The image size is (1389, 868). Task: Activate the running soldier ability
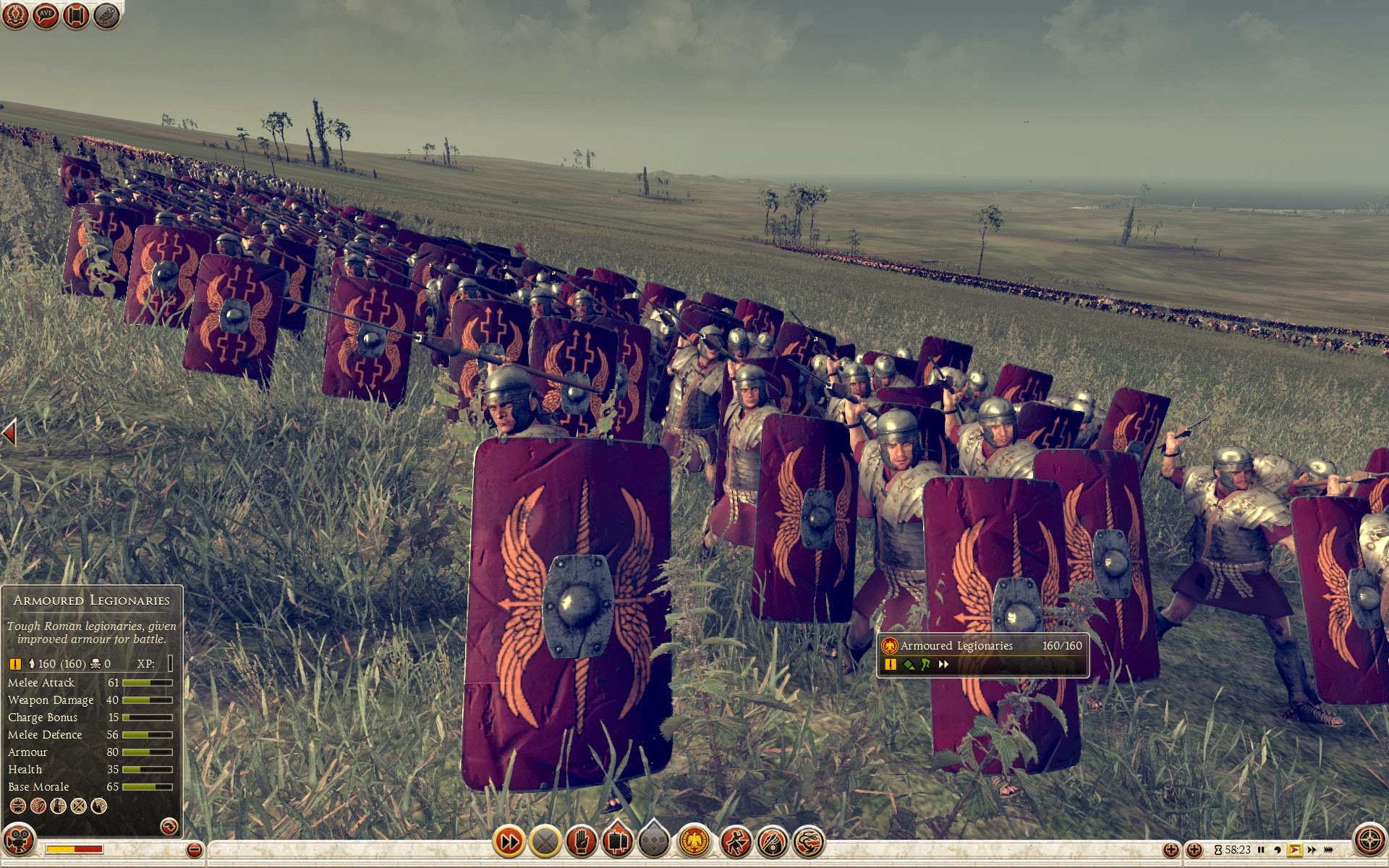click(x=736, y=841)
